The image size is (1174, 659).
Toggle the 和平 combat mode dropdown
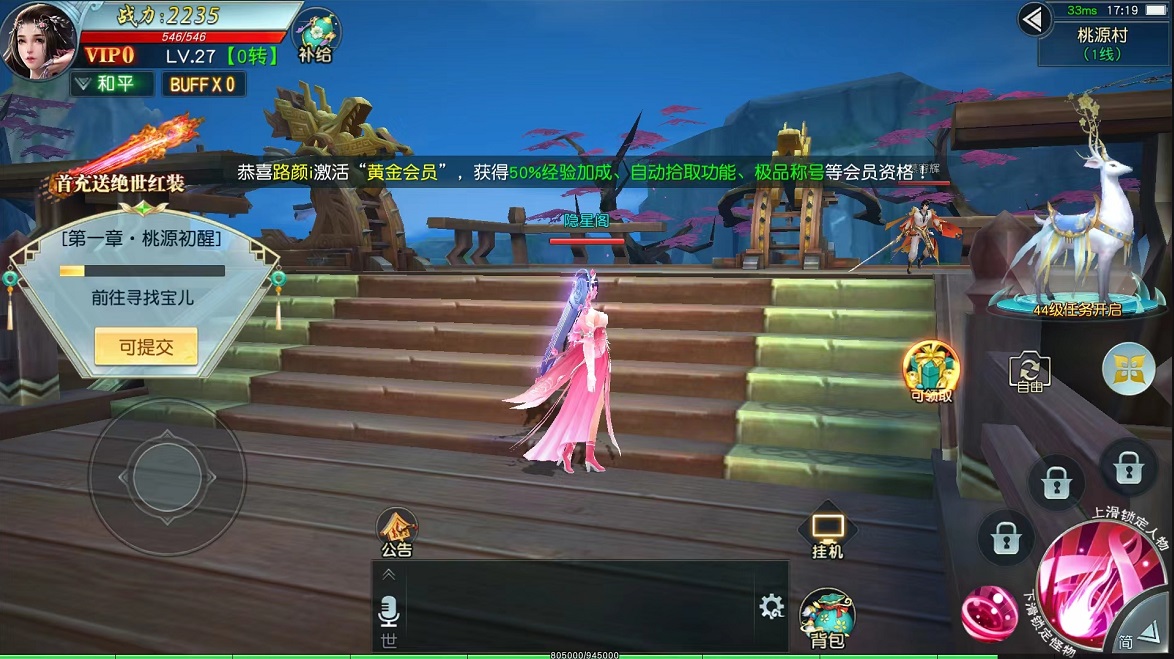pos(112,84)
